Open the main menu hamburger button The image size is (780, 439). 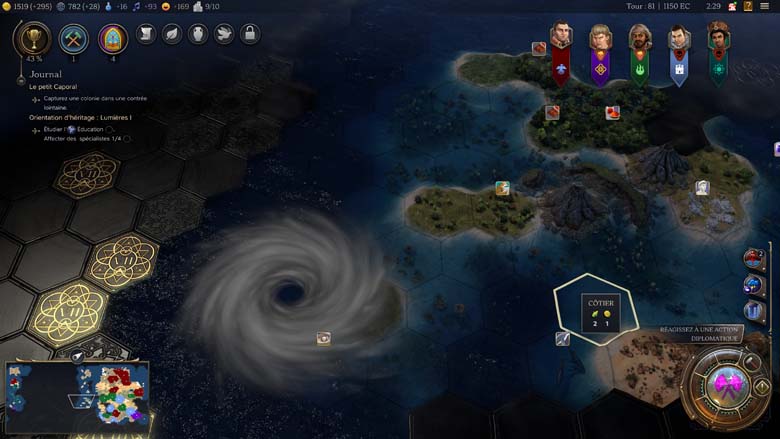(765, 6)
